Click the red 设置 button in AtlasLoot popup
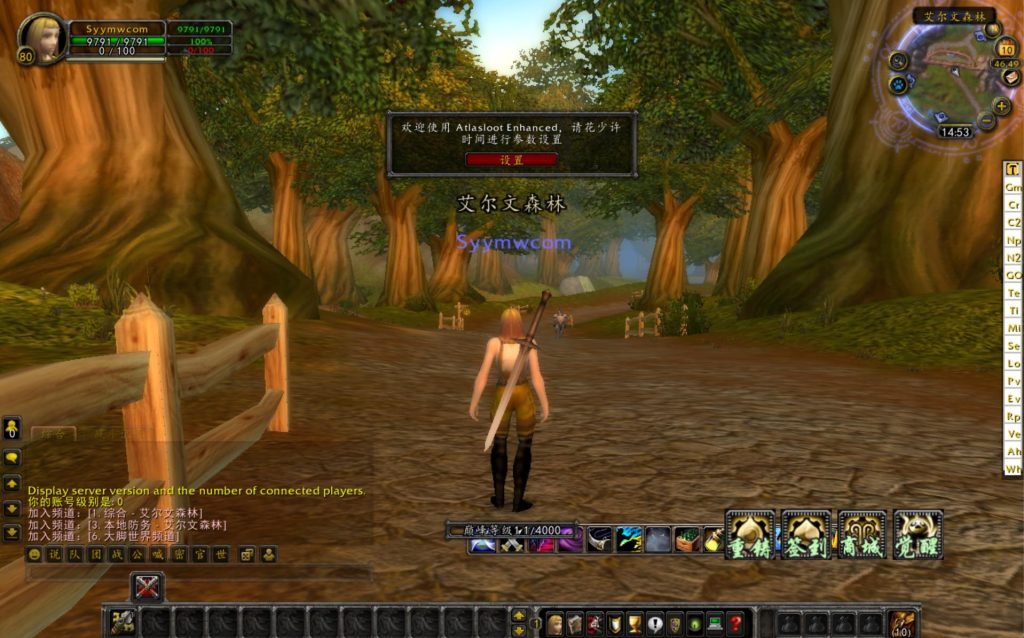 pyautogui.click(x=511, y=160)
